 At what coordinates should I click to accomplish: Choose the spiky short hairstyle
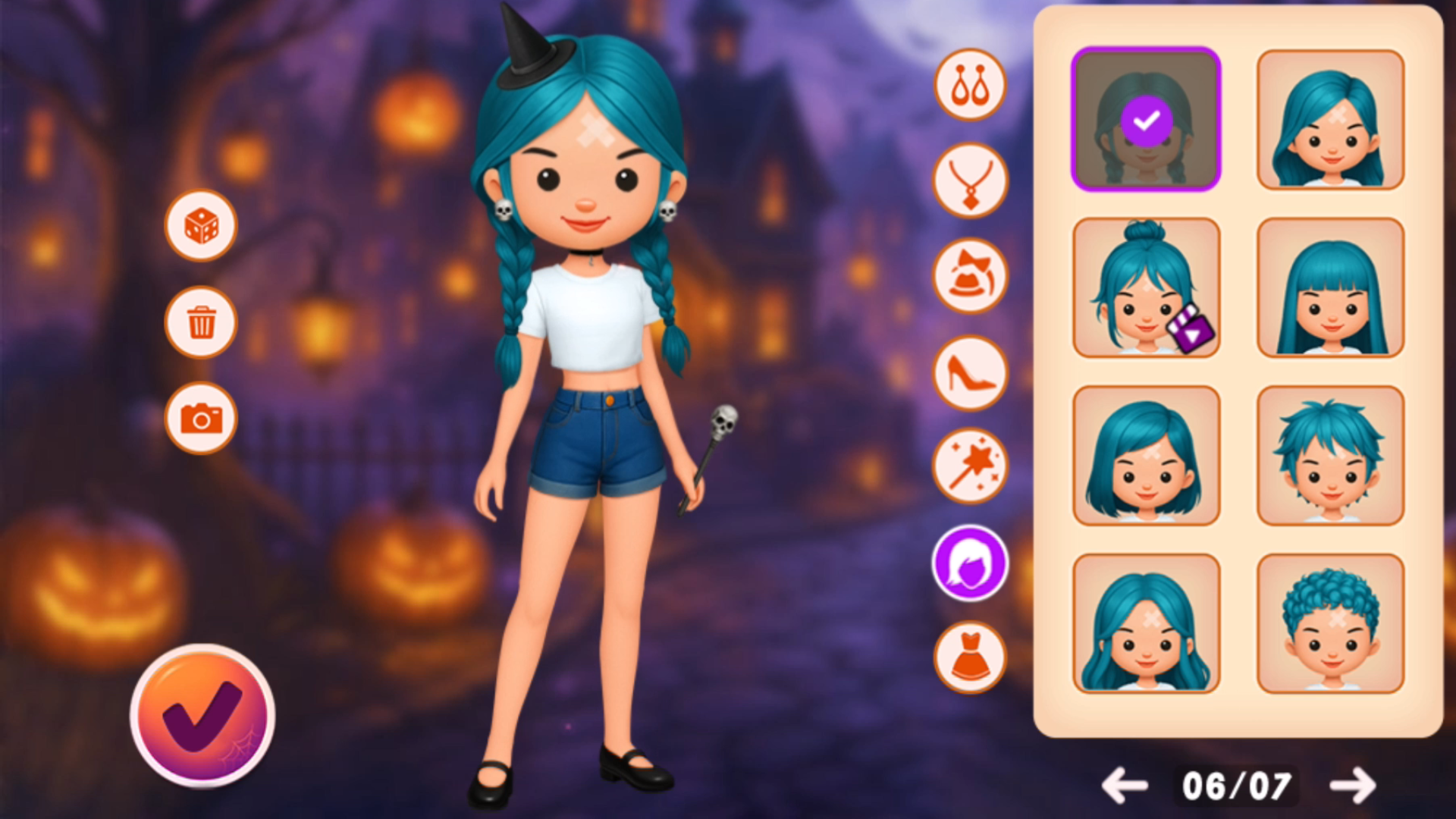(1330, 455)
